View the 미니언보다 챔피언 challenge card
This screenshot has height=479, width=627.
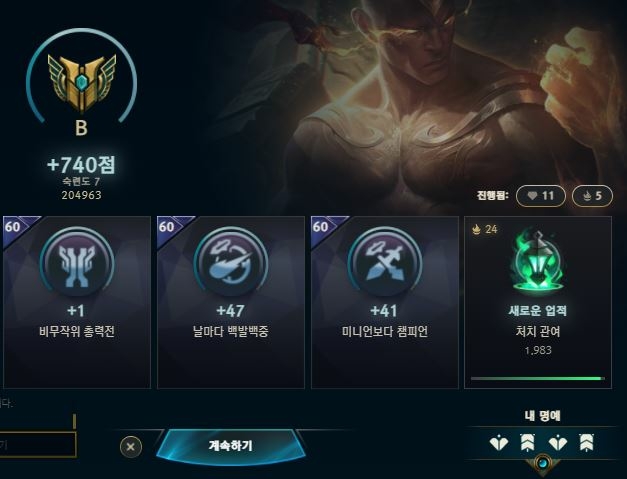click(385, 301)
